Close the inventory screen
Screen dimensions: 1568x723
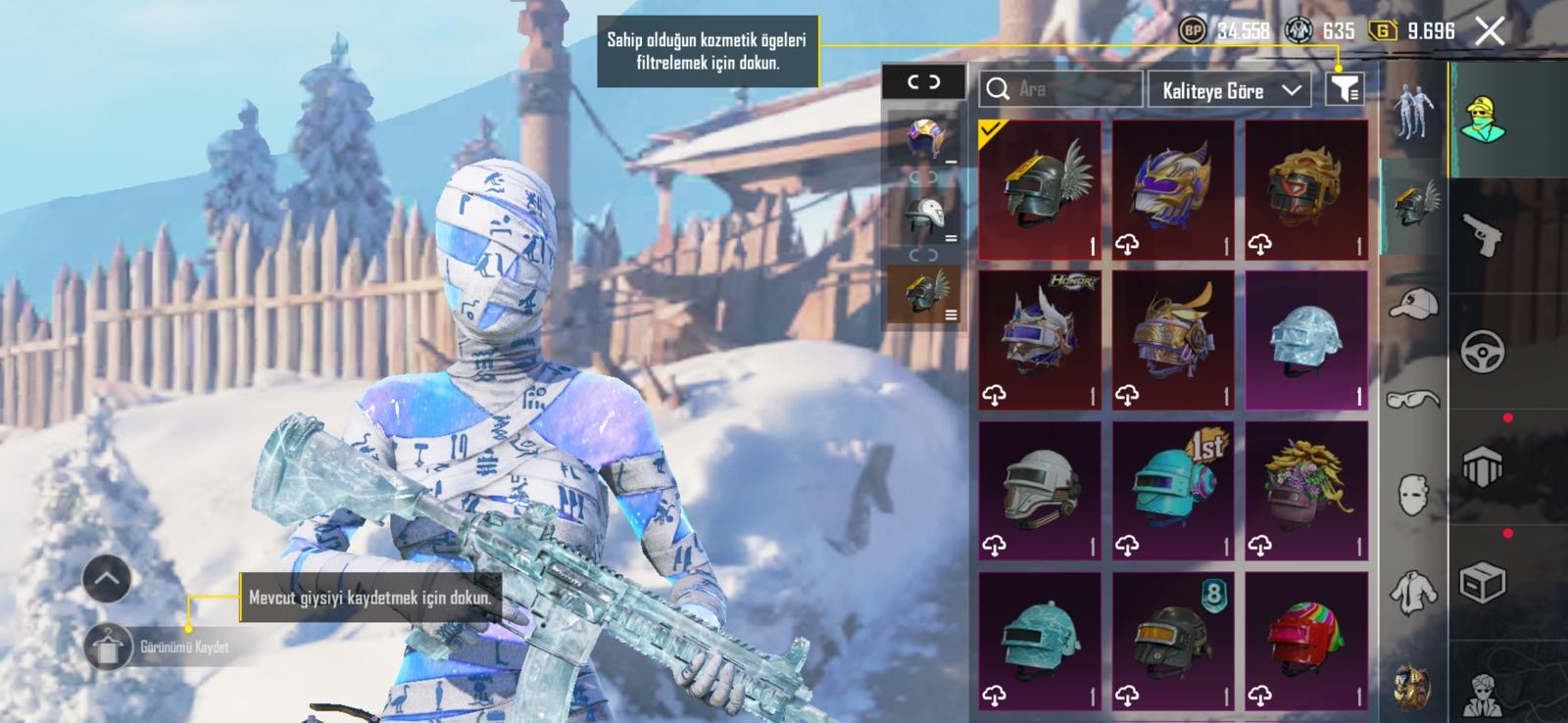(1490, 31)
